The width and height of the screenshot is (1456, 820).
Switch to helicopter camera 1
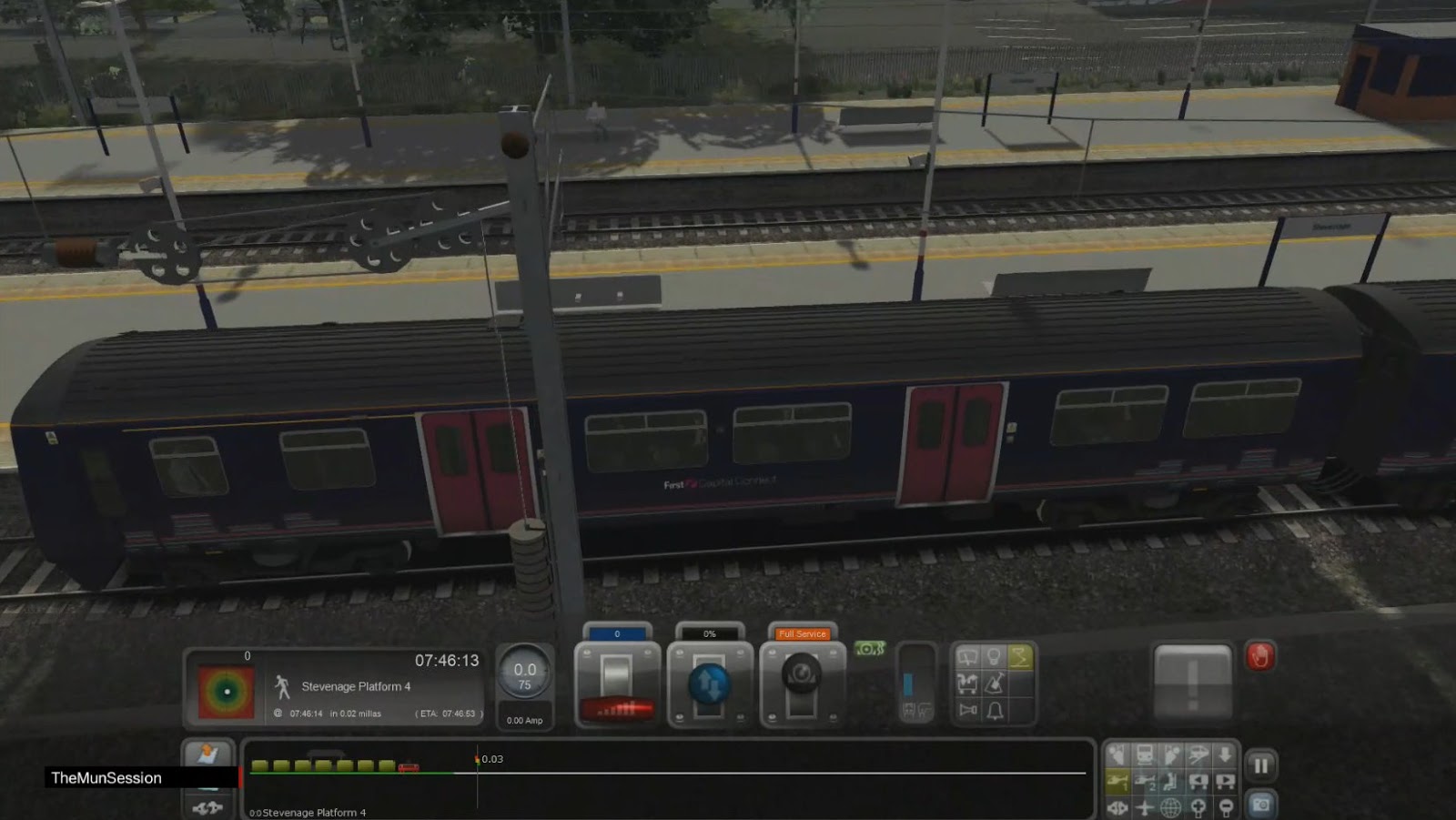[1117, 780]
